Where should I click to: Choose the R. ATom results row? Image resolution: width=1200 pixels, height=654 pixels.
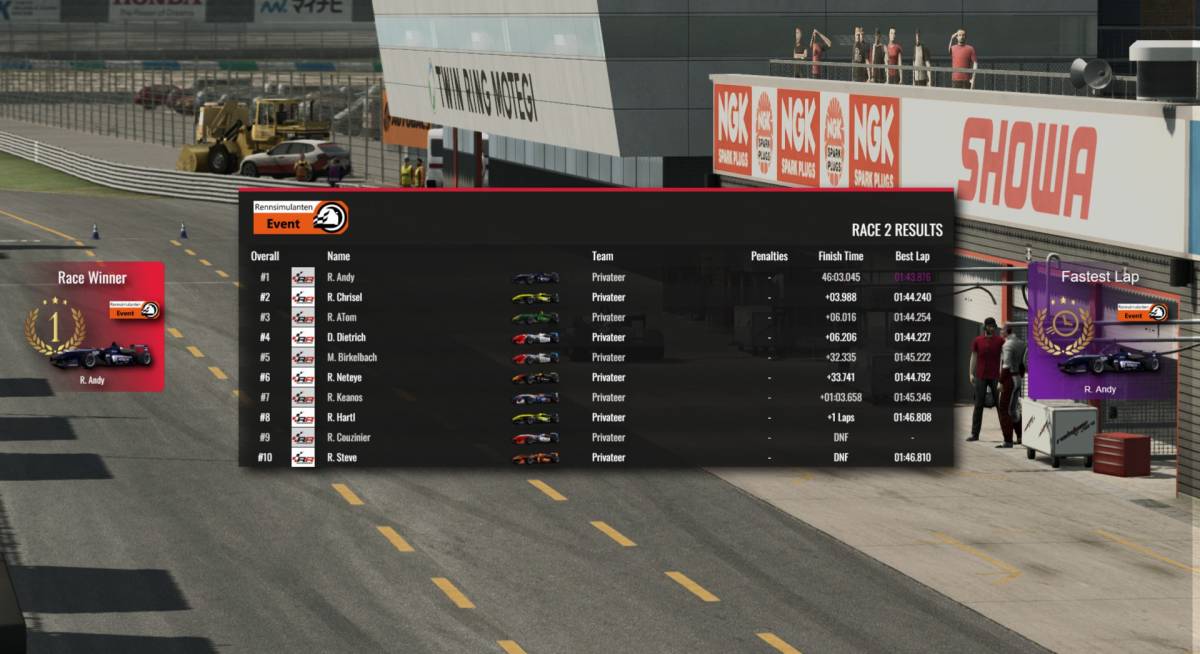point(595,317)
